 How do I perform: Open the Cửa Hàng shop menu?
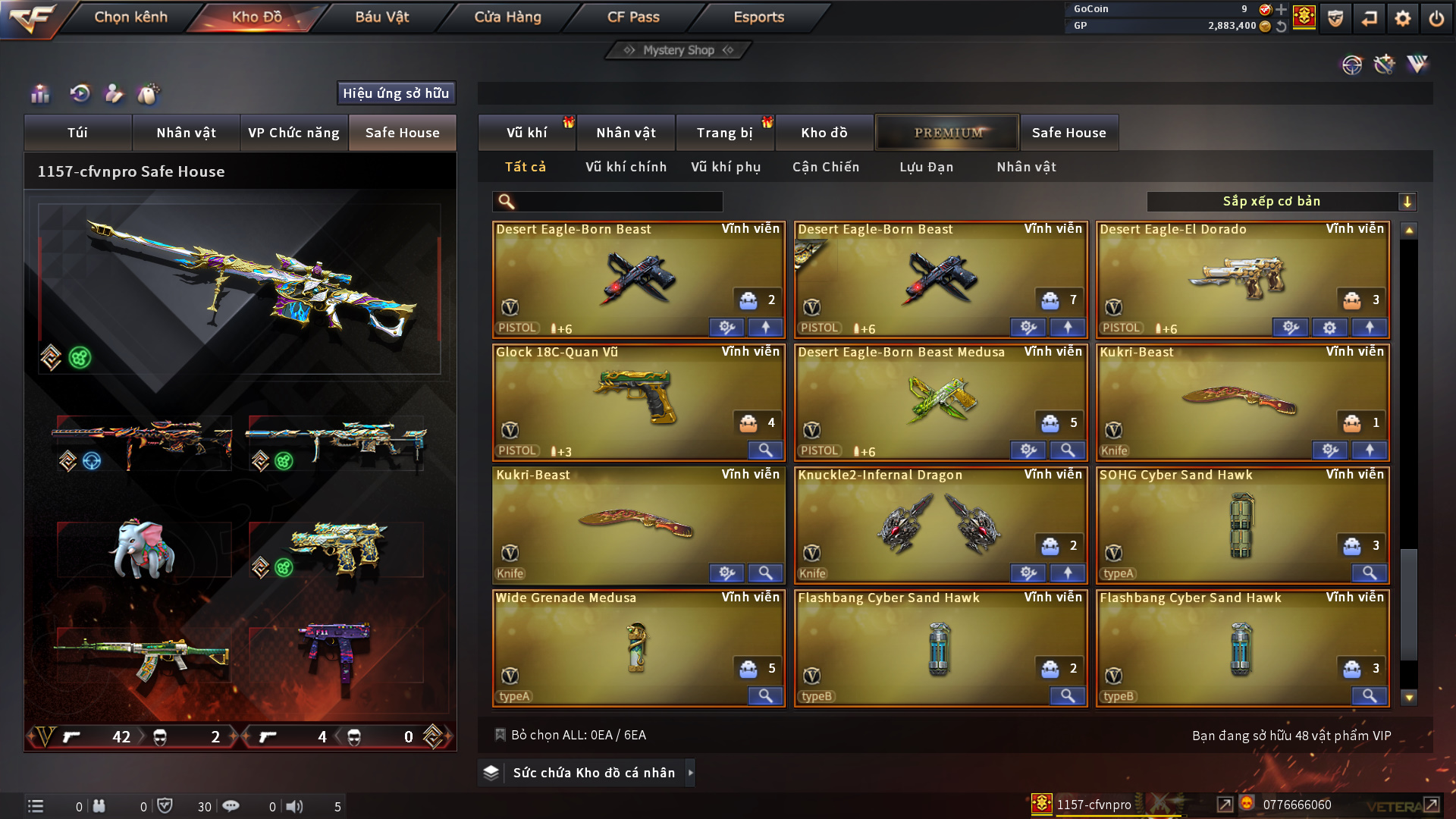[x=507, y=17]
